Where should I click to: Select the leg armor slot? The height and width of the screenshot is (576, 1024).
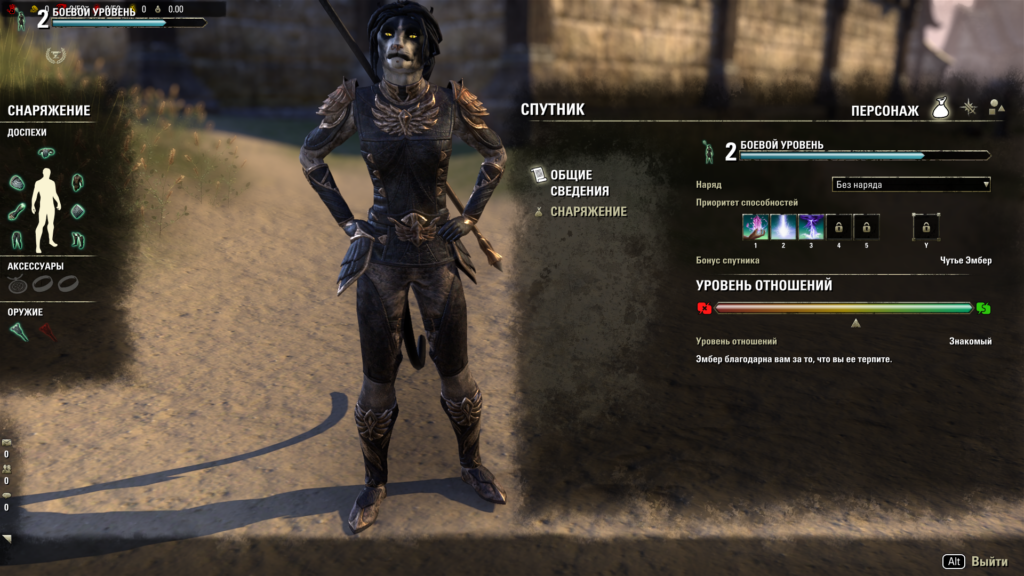(17, 240)
